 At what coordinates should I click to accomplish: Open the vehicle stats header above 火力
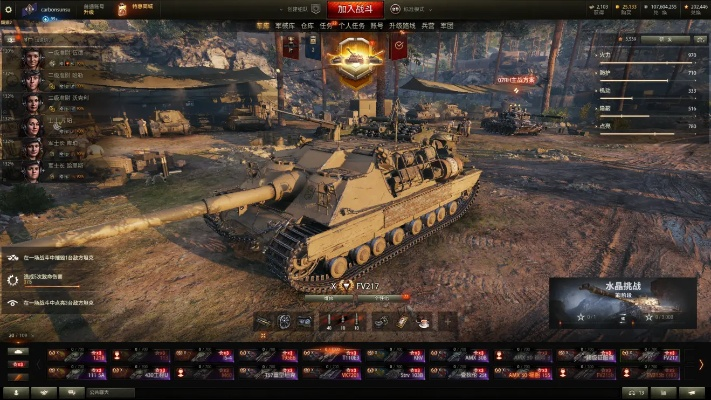pos(645,38)
